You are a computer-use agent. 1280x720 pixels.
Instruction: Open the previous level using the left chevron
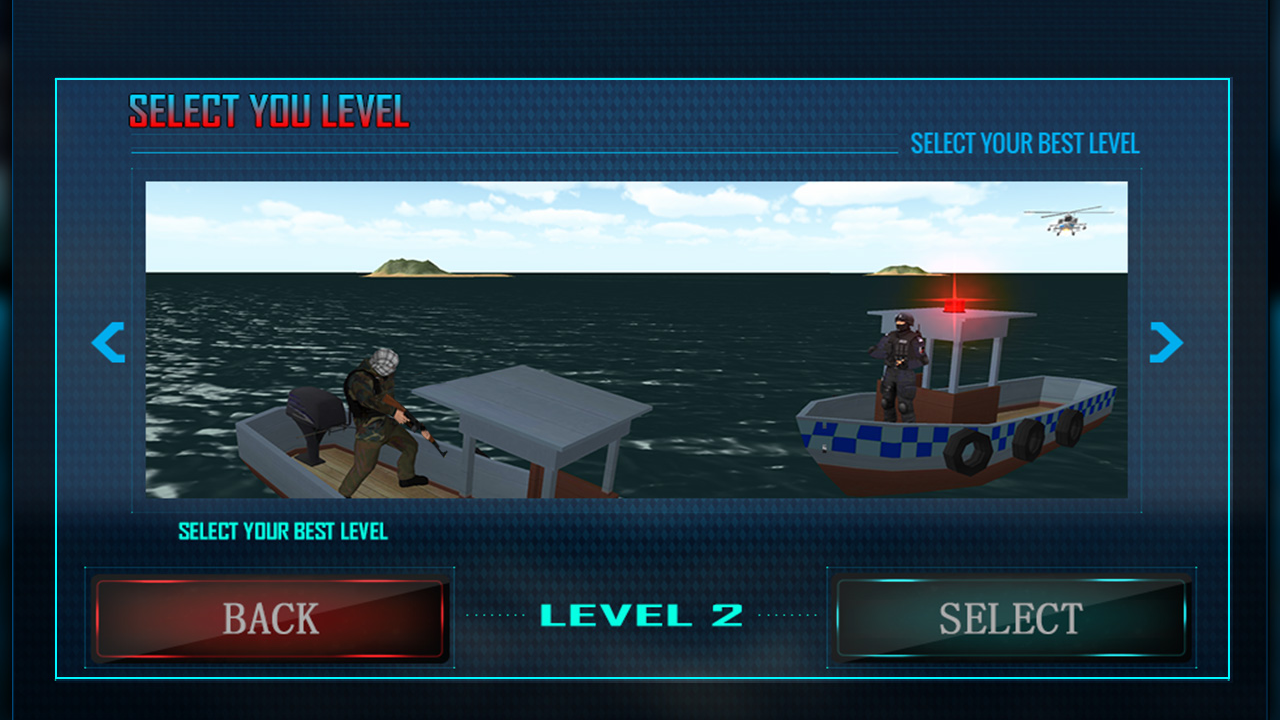(x=107, y=342)
